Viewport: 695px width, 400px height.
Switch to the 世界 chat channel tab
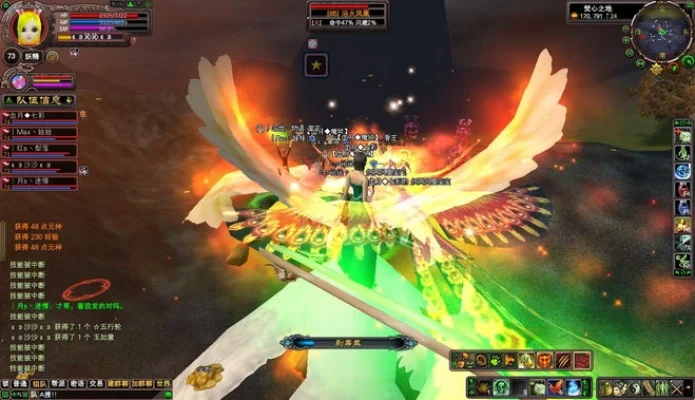pos(163,383)
